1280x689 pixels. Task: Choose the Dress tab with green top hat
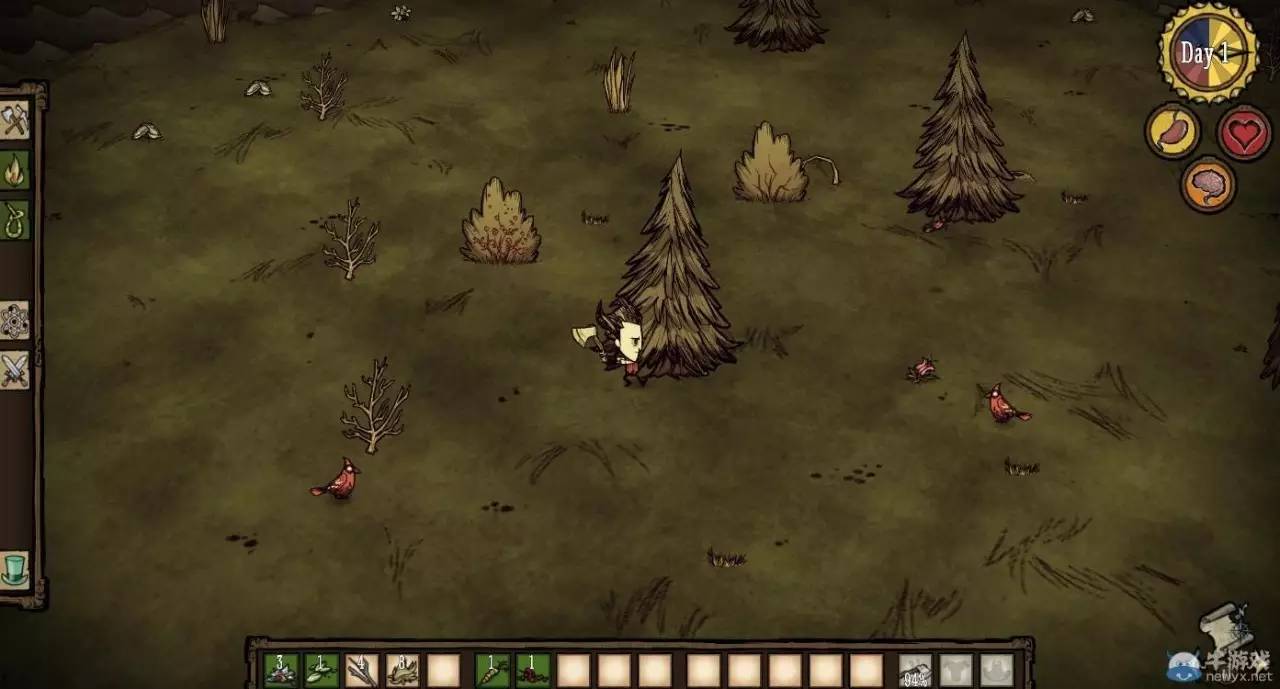pos(15,567)
